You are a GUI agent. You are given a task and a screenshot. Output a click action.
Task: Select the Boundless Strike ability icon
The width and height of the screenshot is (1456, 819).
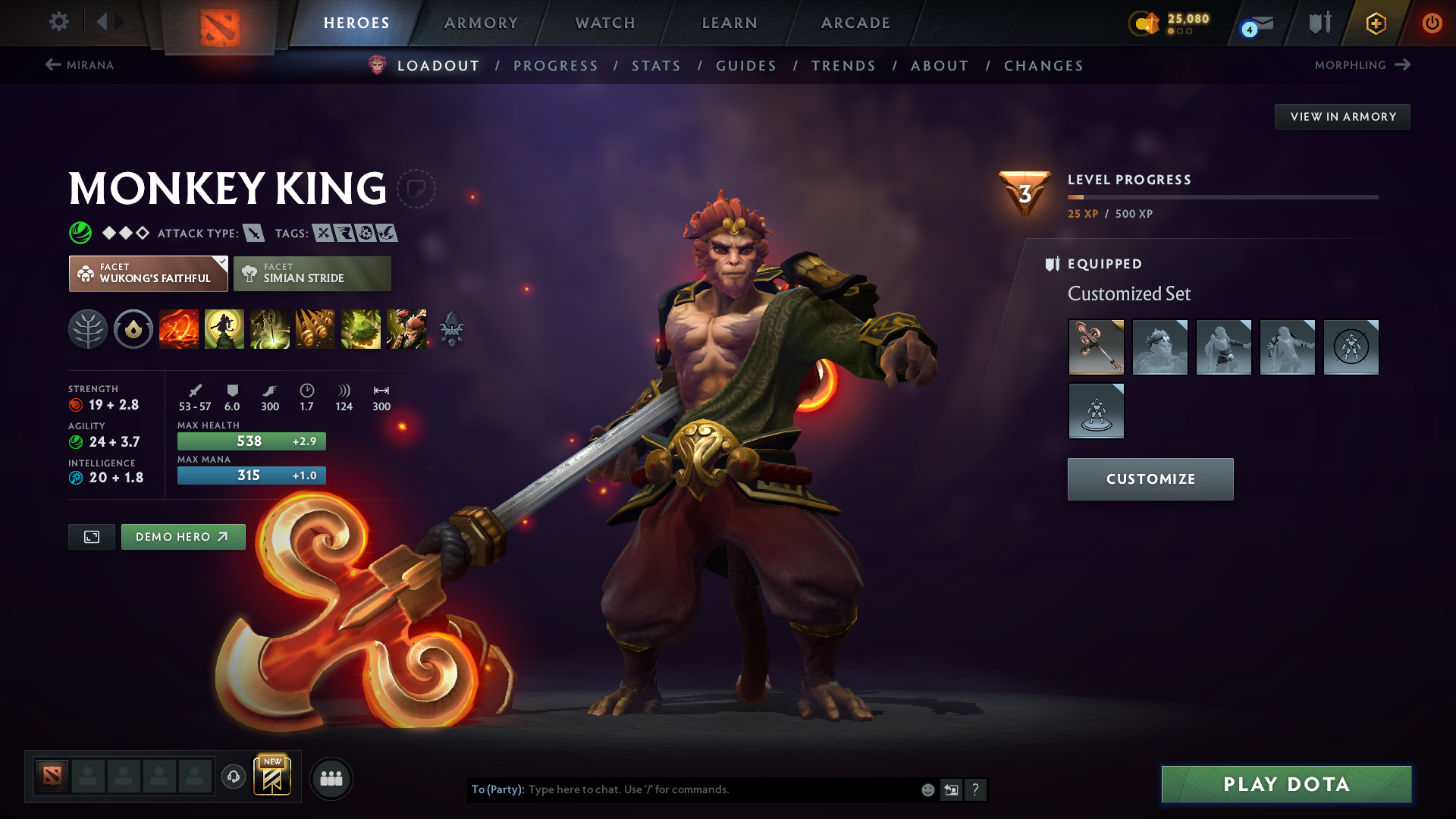click(x=179, y=328)
